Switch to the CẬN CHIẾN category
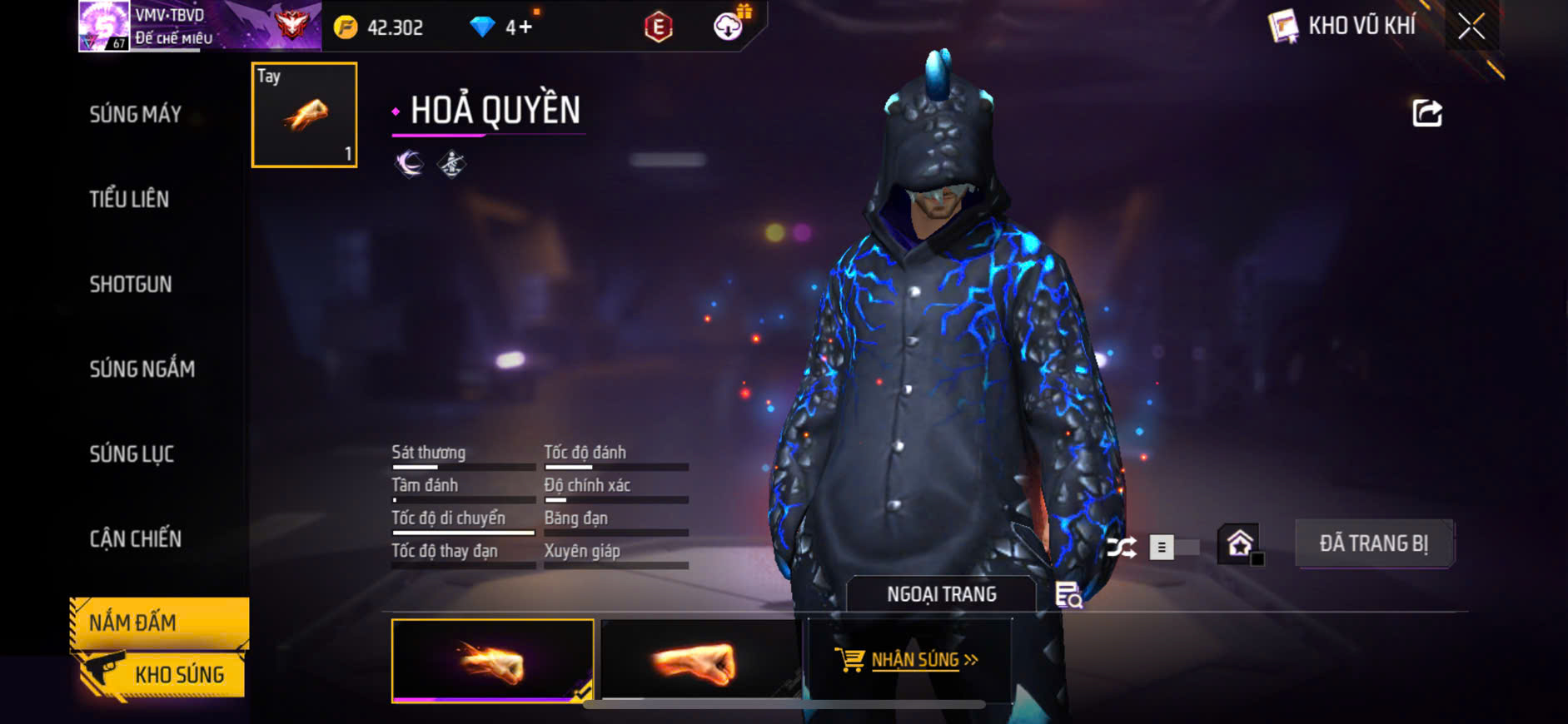The height and width of the screenshot is (724, 1568). point(136,539)
